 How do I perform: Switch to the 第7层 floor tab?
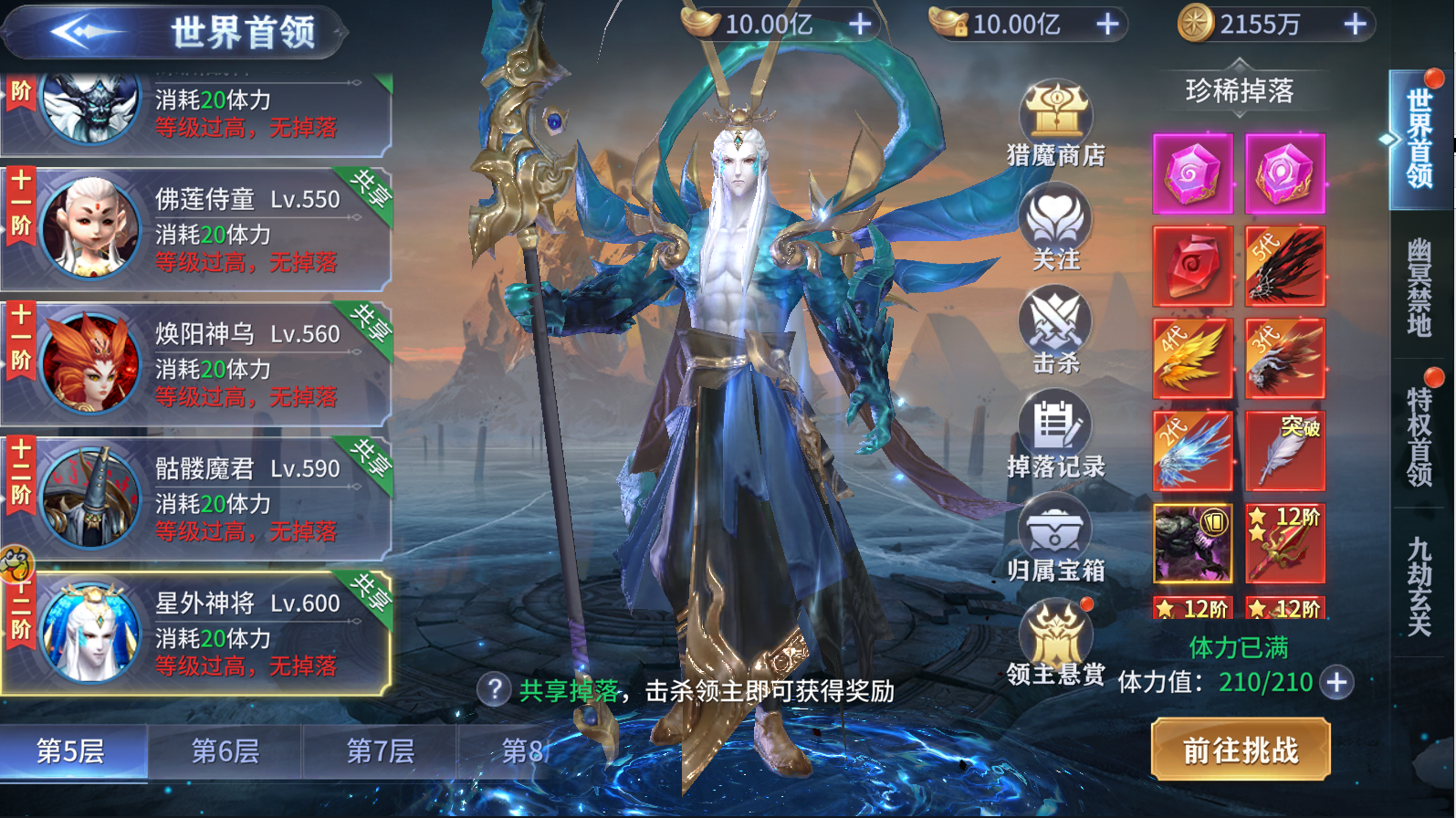coord(380,752)
